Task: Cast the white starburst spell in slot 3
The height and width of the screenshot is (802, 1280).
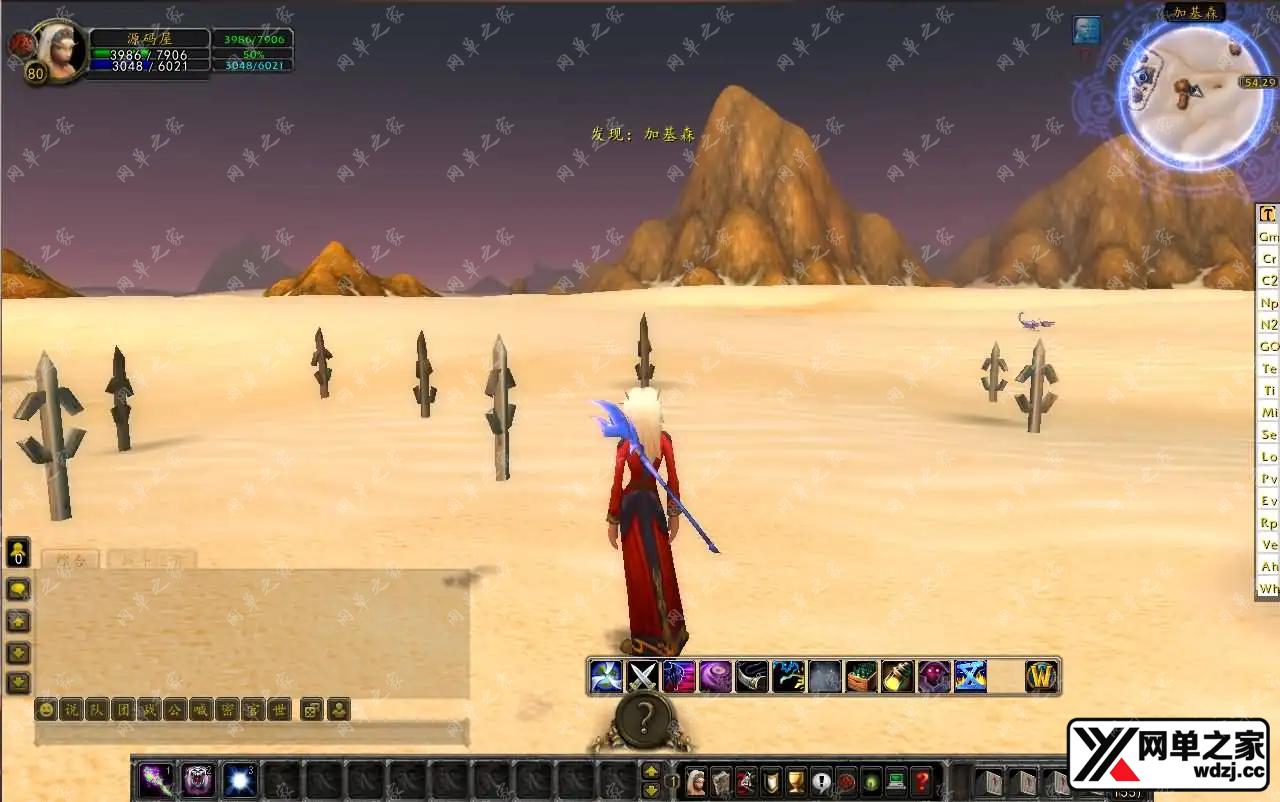Action: [x=240, y=780]
